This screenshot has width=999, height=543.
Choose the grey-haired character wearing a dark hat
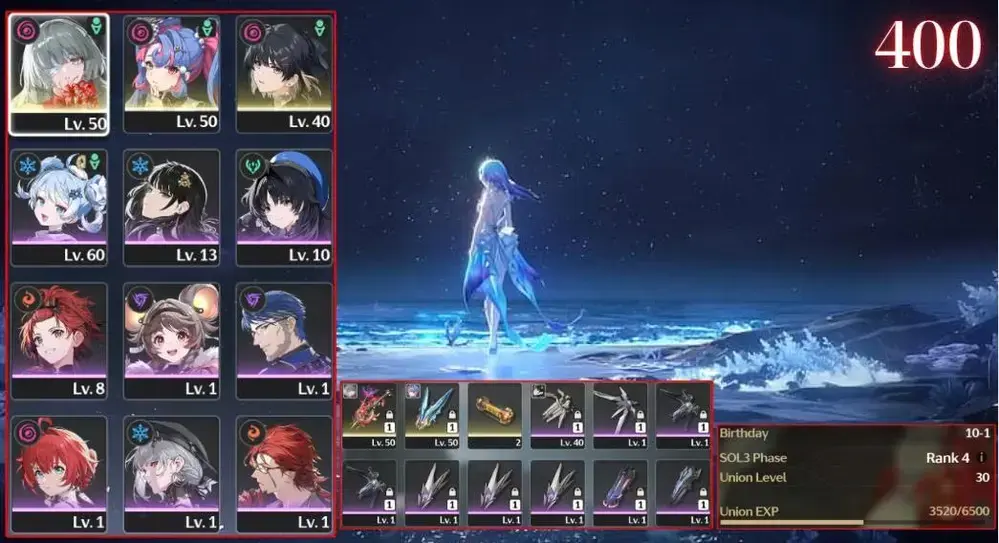pos(172,475)
